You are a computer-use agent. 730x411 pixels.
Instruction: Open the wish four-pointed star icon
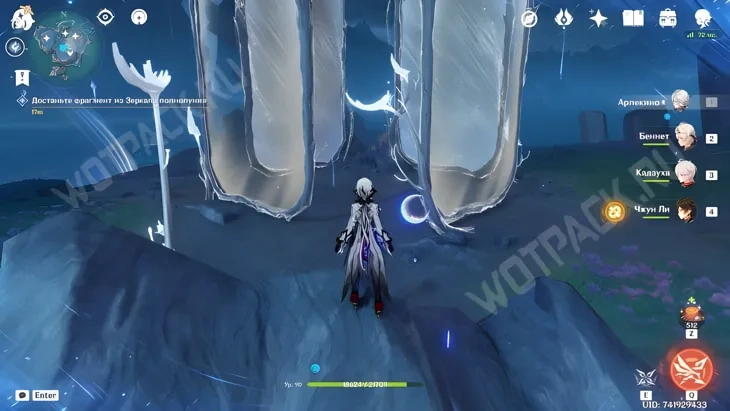pos(598,18)
